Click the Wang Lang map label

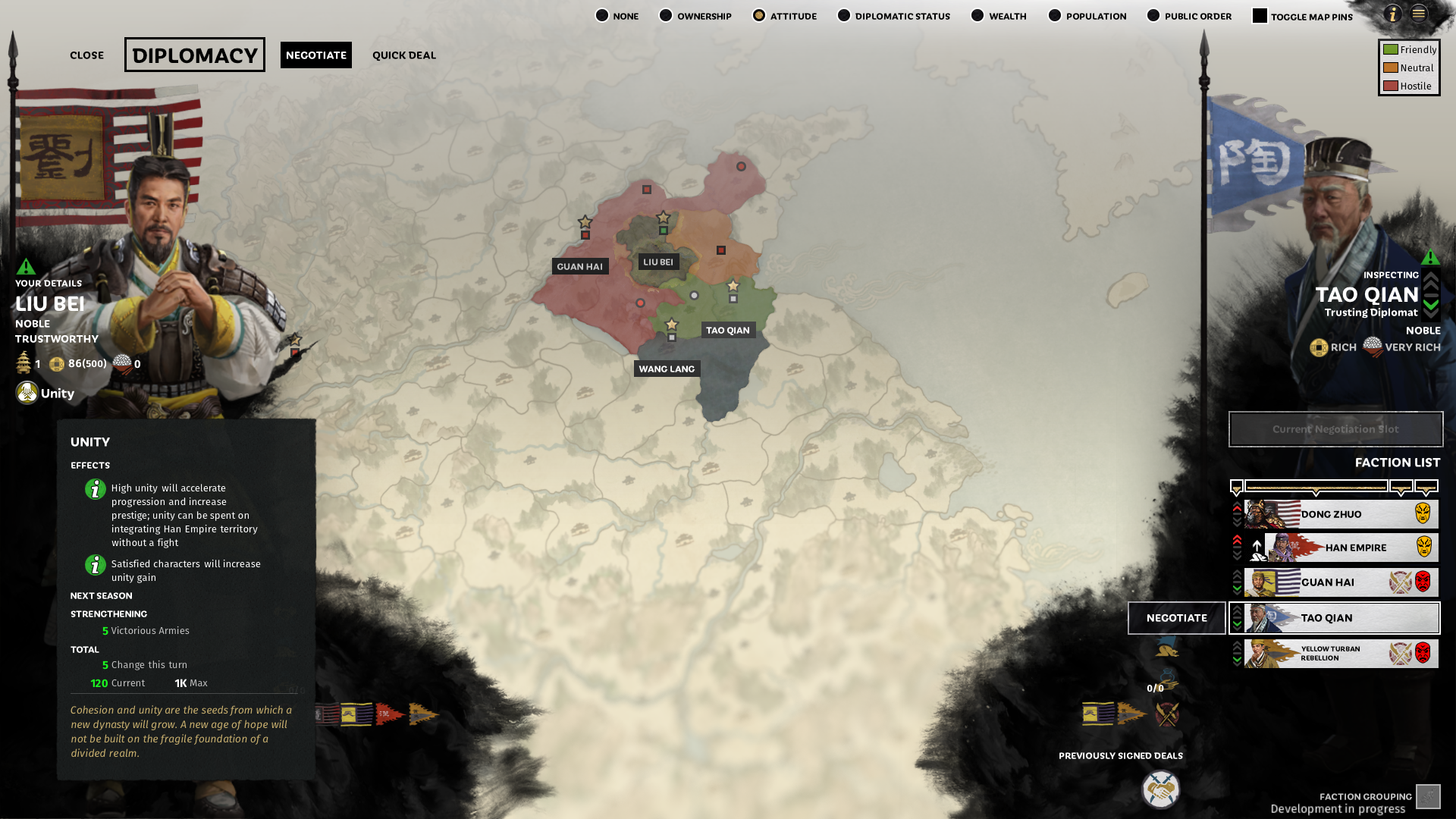click(x=667, y=369)
